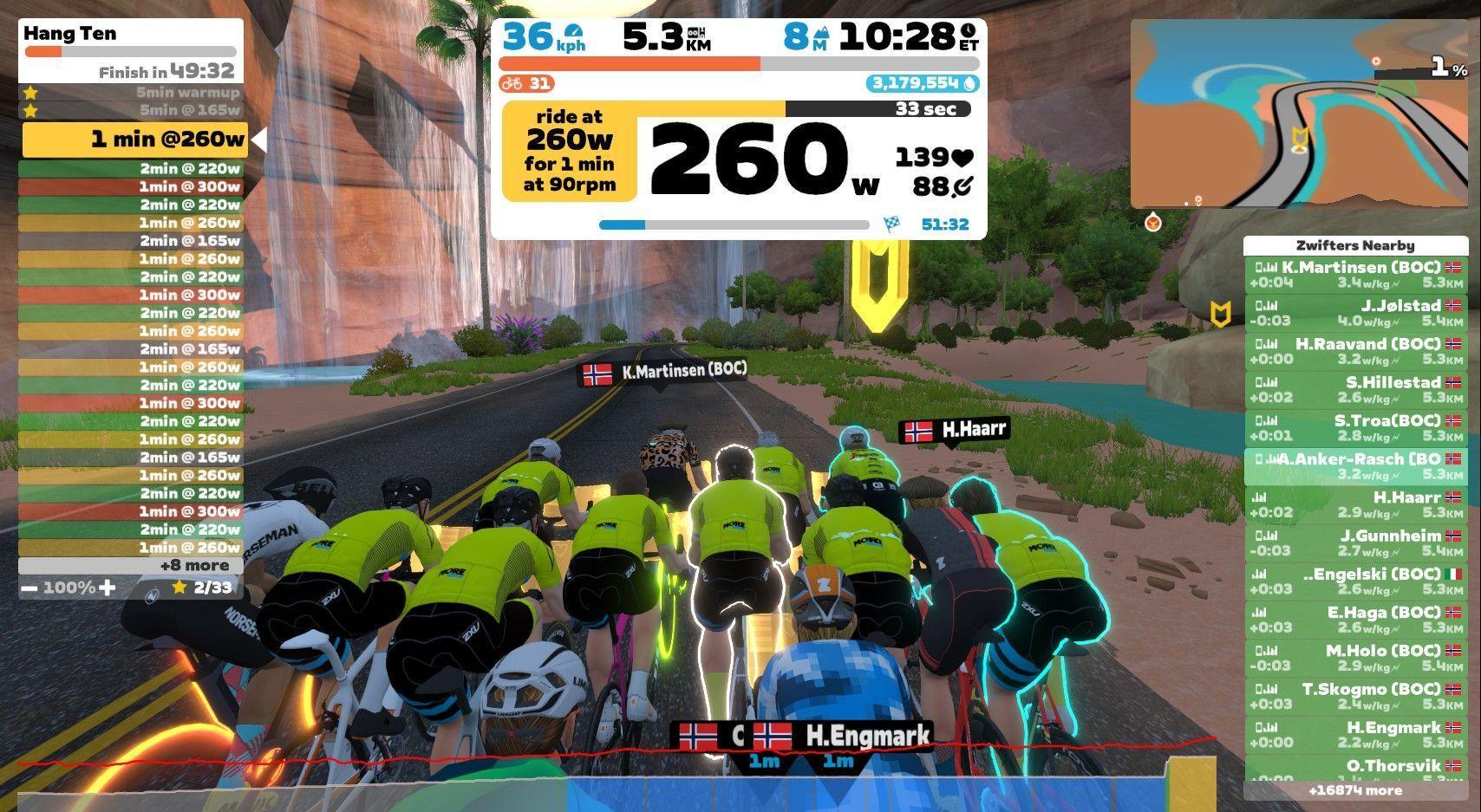Select K.Martinsen (BOC) in Zwifters Nearby list
This screenshot has width=1481, height=812.
coord(1355,275)
